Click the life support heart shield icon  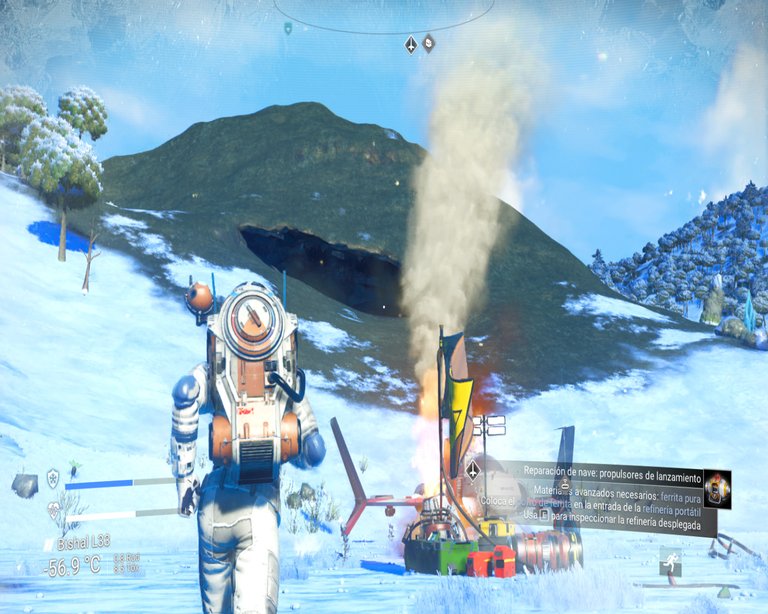pos(53,510)
